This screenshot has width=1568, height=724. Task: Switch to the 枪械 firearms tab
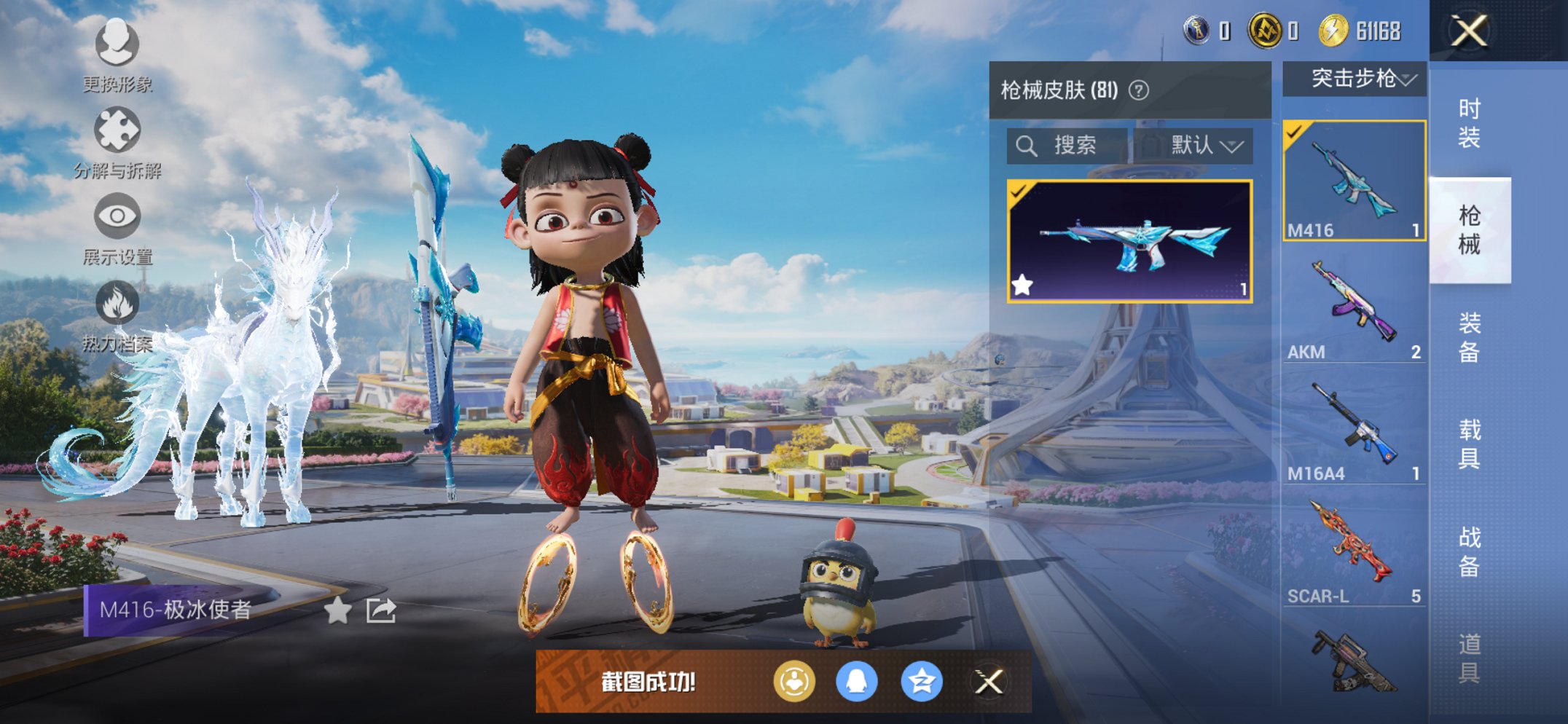click(1468, 229)
